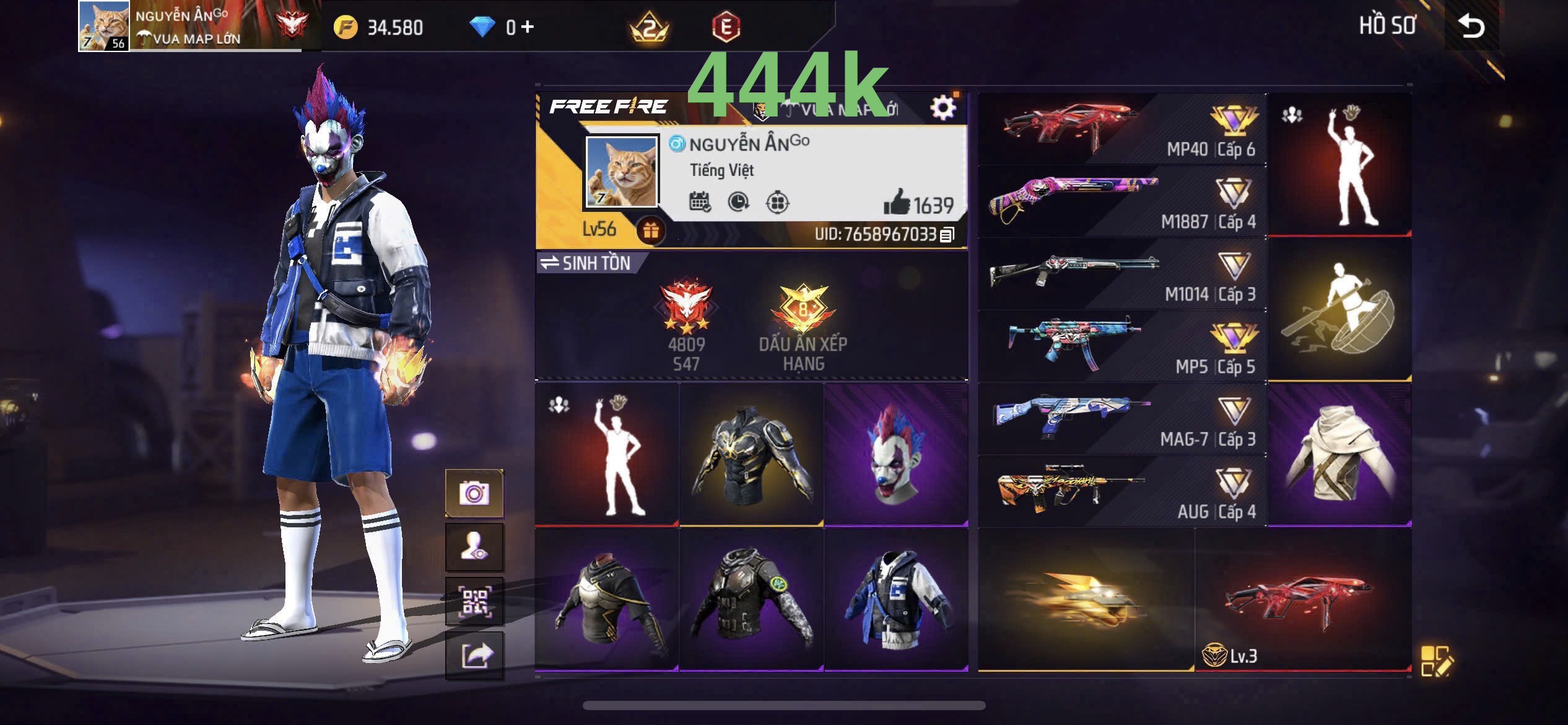Select the clown mask showcase tile

895,454
